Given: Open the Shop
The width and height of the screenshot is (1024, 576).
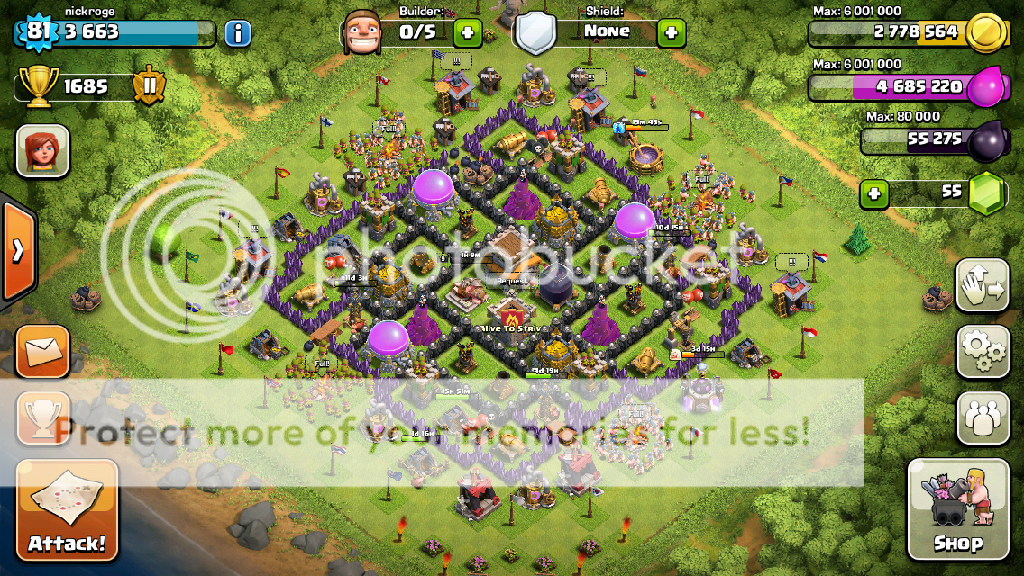Looking at the screenshot, I should (x=957, y=510).
